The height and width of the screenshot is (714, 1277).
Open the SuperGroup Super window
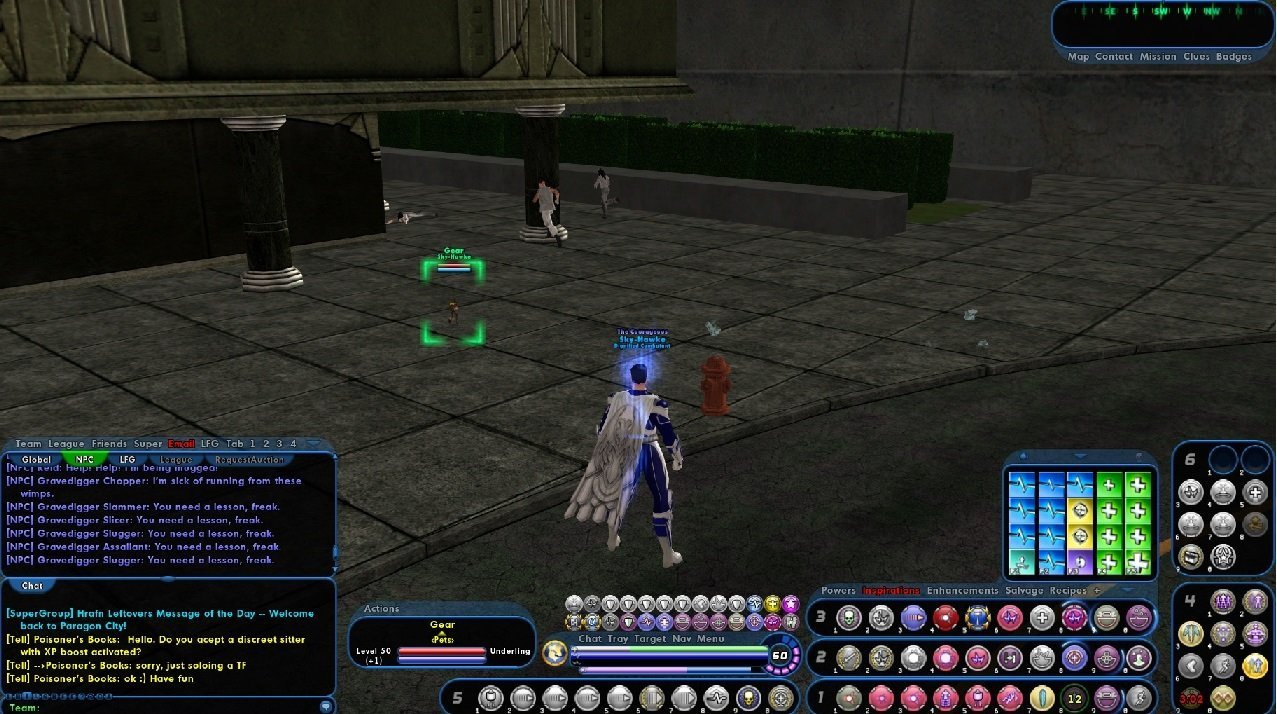148,444
